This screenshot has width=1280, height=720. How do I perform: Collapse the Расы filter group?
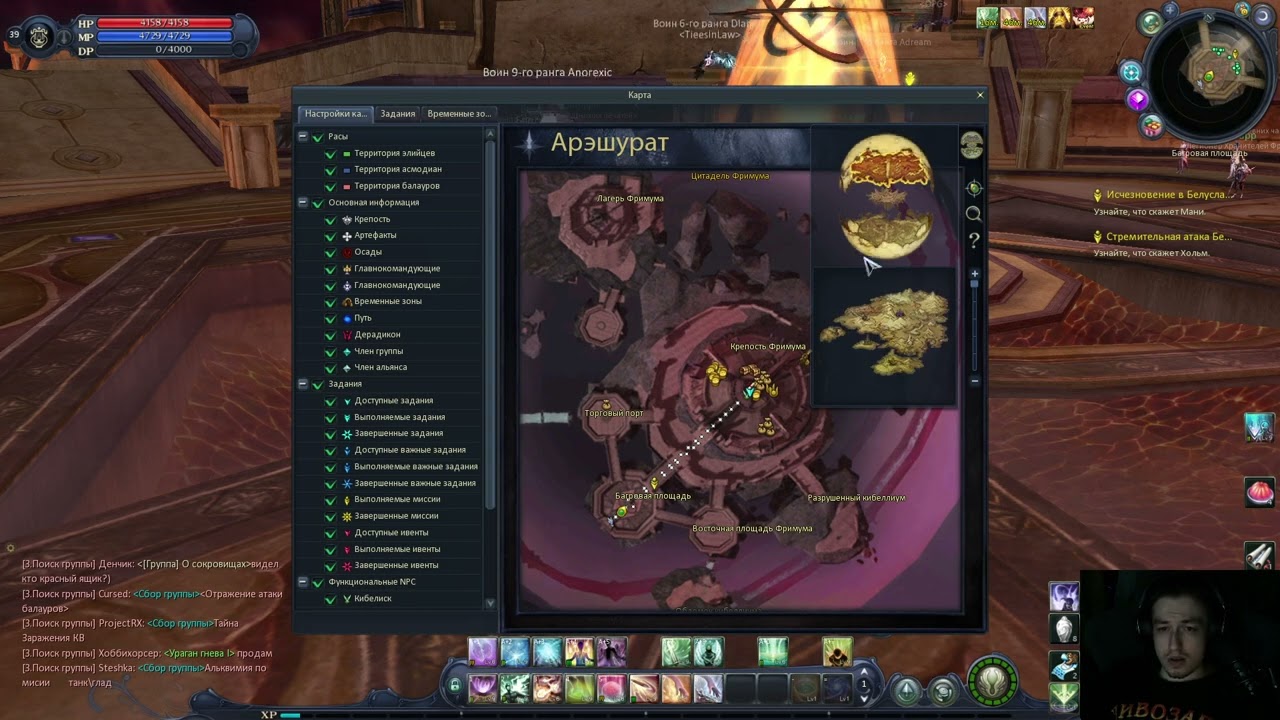302,136
